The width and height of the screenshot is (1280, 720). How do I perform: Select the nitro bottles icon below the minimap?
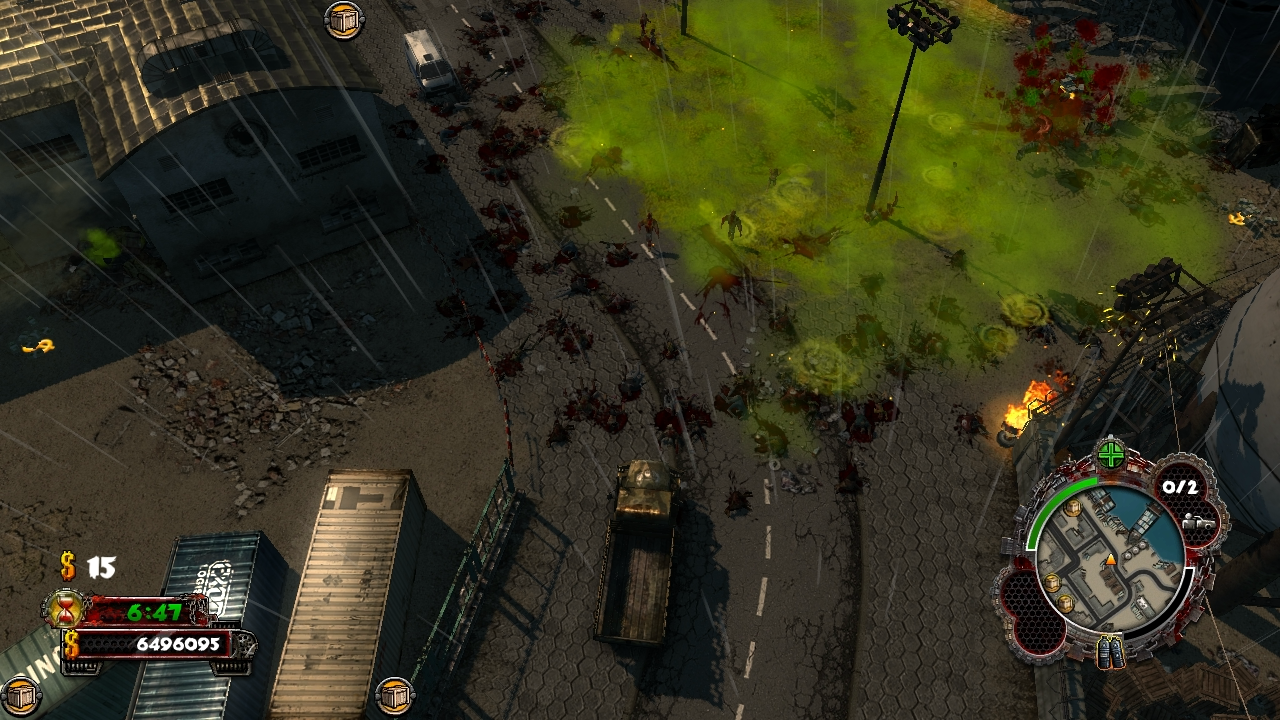1111,651
